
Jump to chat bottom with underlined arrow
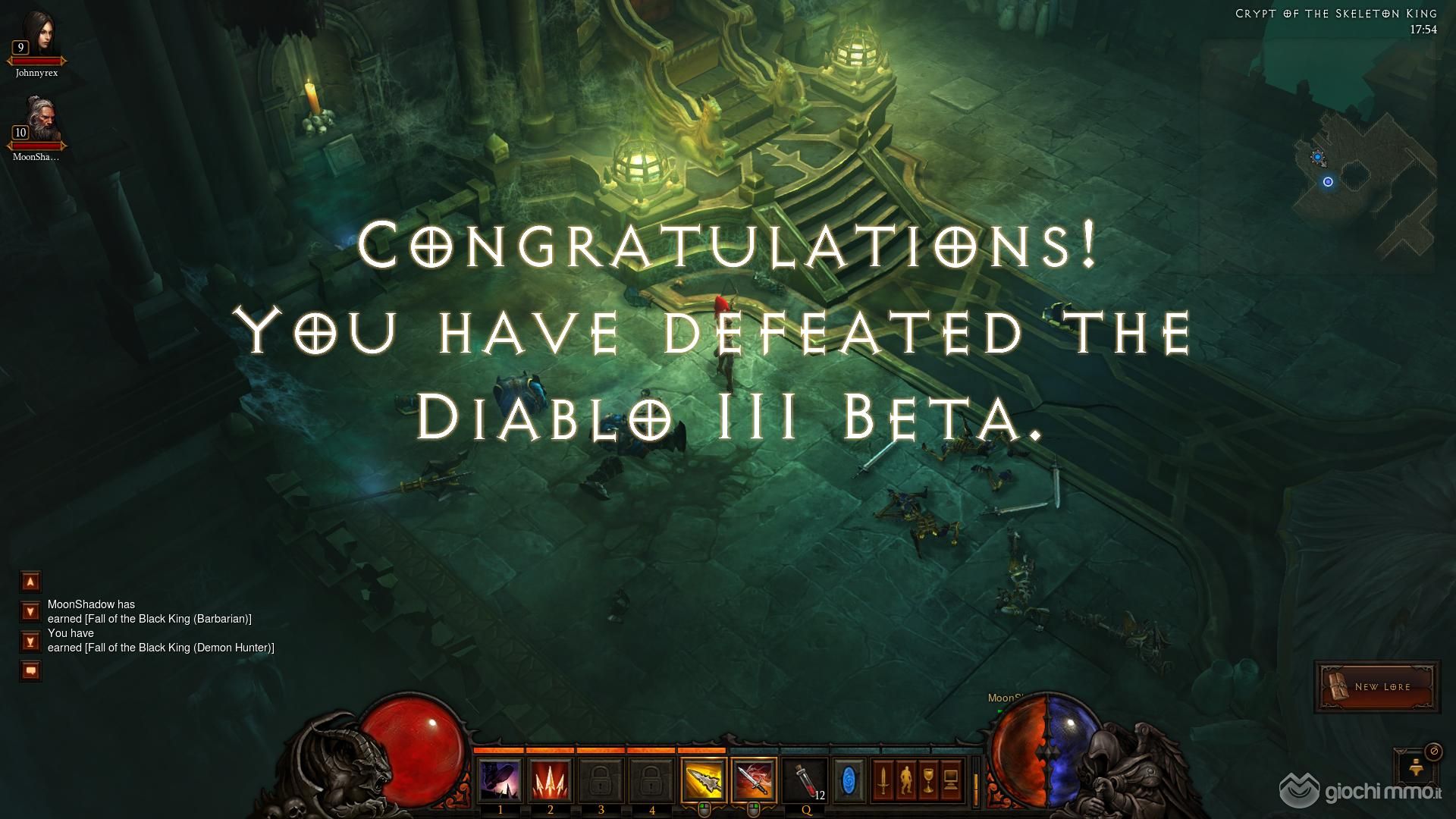click(x=30, y=642)
